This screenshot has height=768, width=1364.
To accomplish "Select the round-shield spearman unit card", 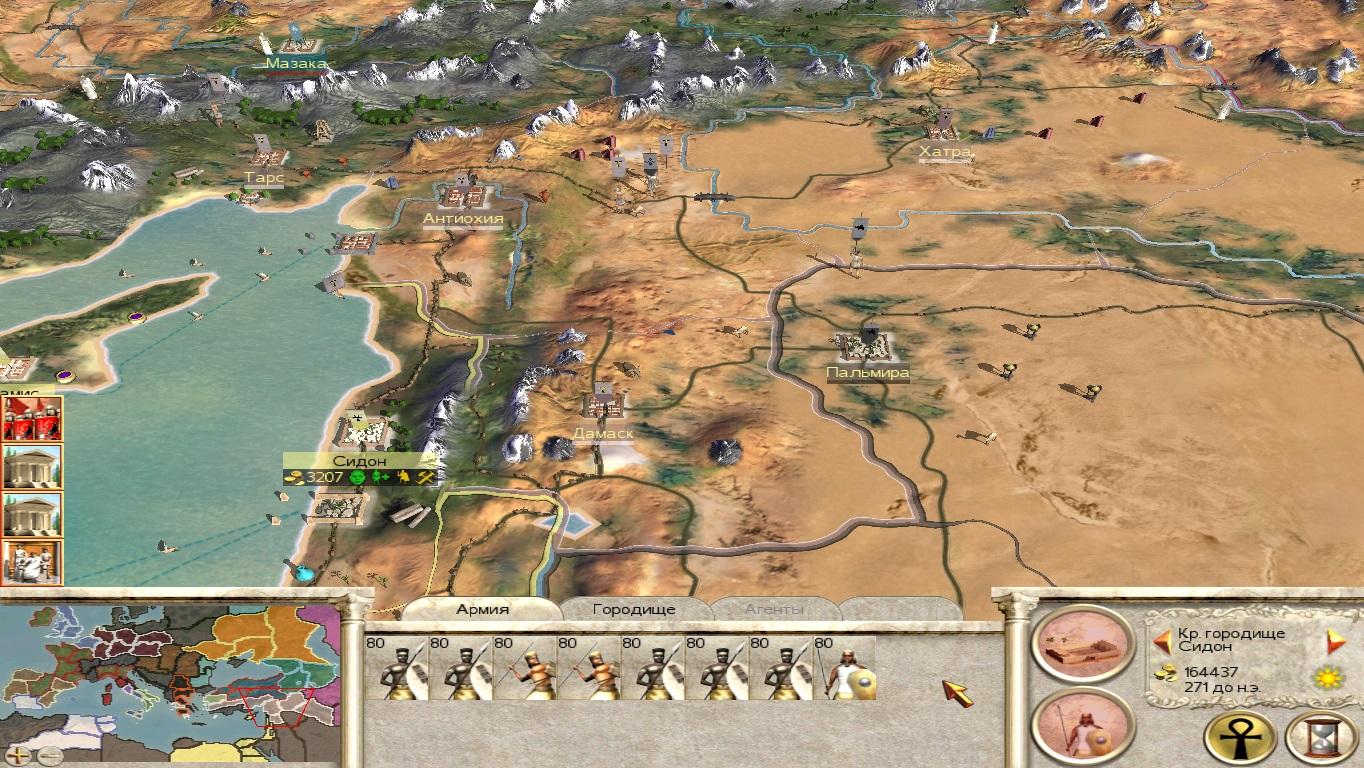I will [x=845, y=668].
